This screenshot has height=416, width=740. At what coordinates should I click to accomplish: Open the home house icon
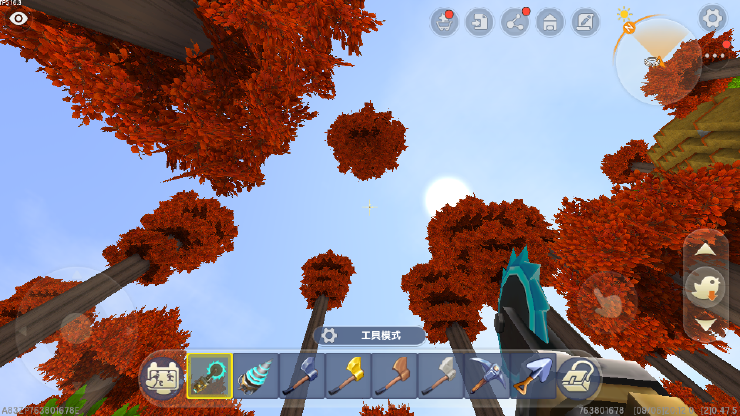click(549, 22)
